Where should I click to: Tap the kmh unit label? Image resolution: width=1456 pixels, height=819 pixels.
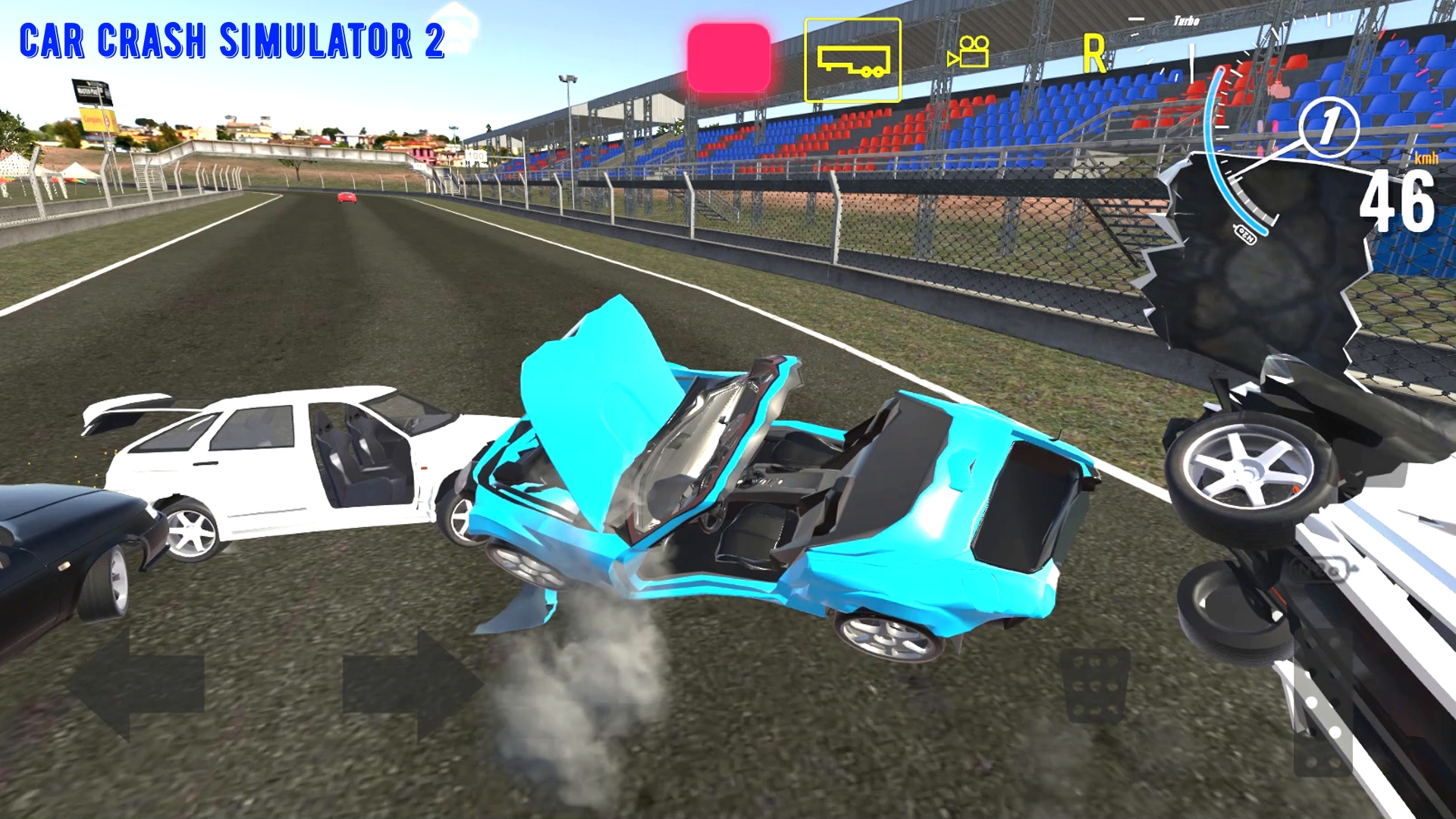(x=1426, y=158)
